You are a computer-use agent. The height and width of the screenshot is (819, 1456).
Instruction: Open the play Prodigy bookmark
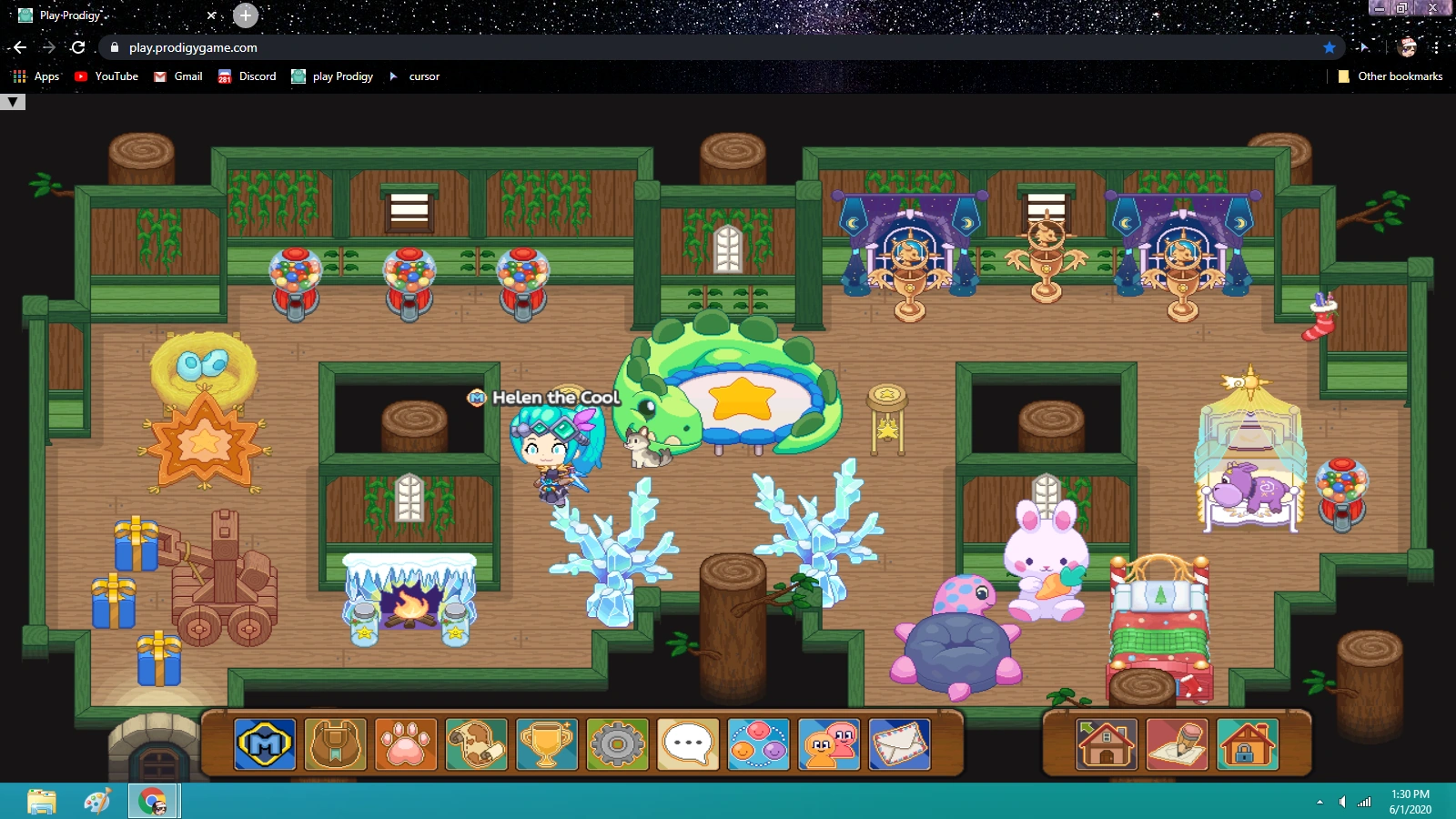click(x=332, y=76)
